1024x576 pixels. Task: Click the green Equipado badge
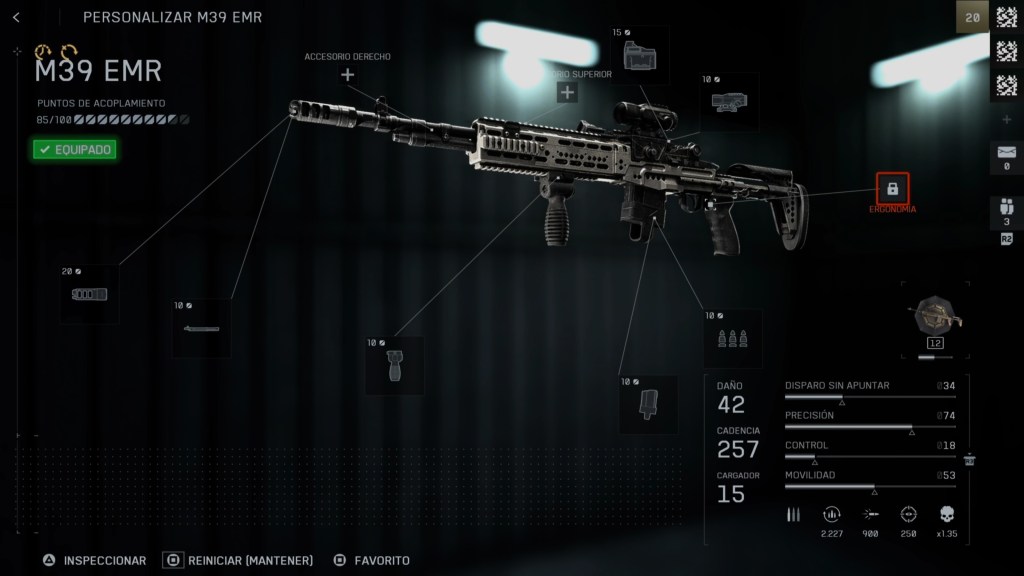(x=75, y=150)
